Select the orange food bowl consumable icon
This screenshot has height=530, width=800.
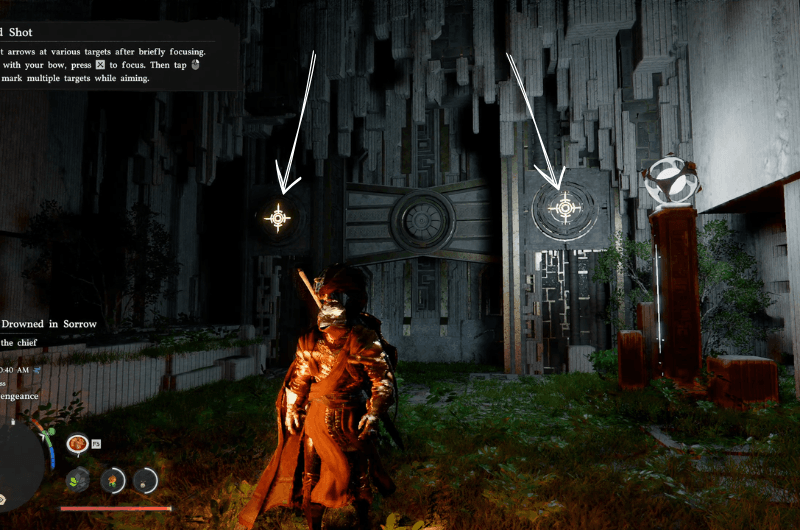(76, 443)
